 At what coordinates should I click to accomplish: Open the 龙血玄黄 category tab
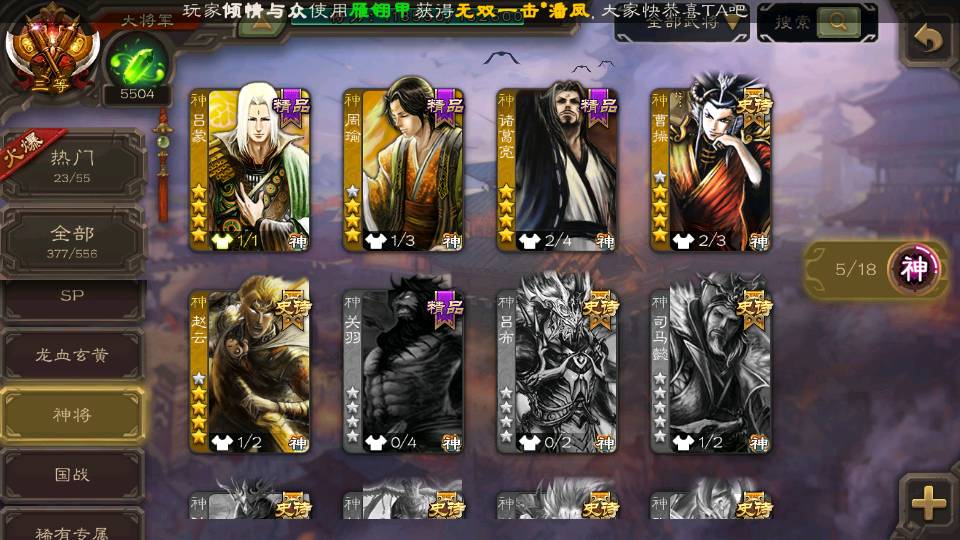tap(73, 355)
